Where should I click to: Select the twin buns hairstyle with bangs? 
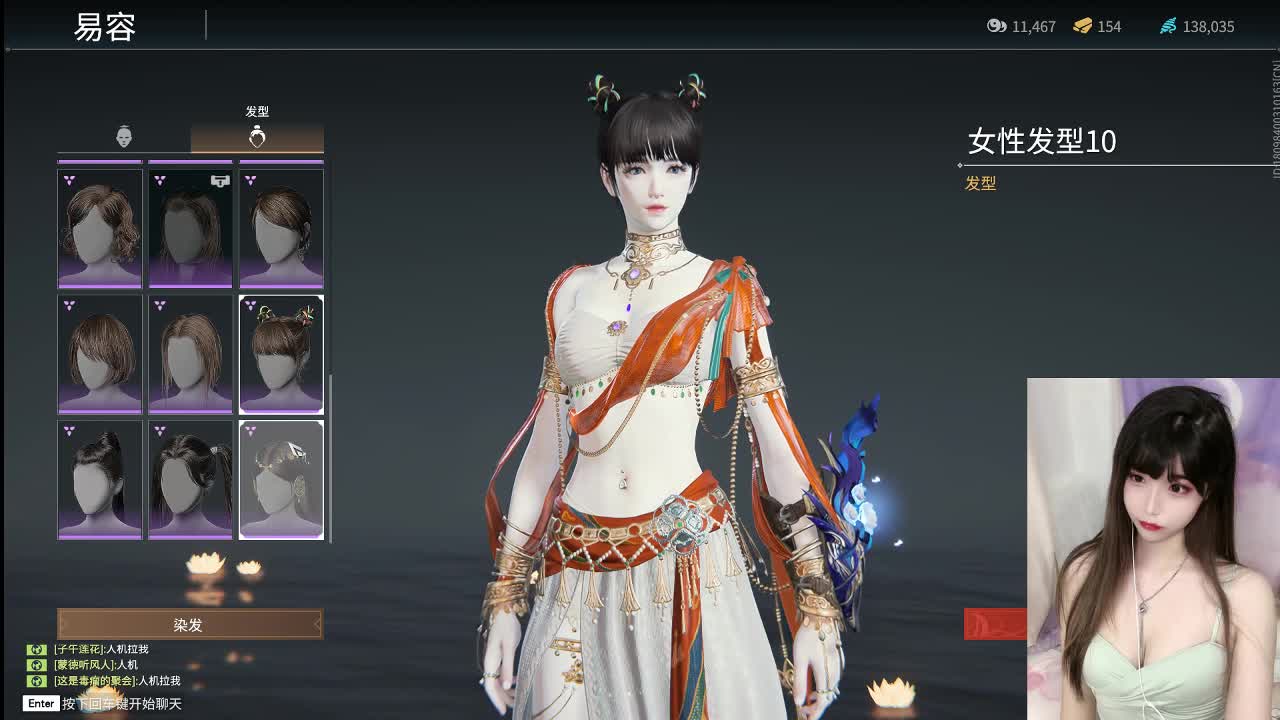281,354
